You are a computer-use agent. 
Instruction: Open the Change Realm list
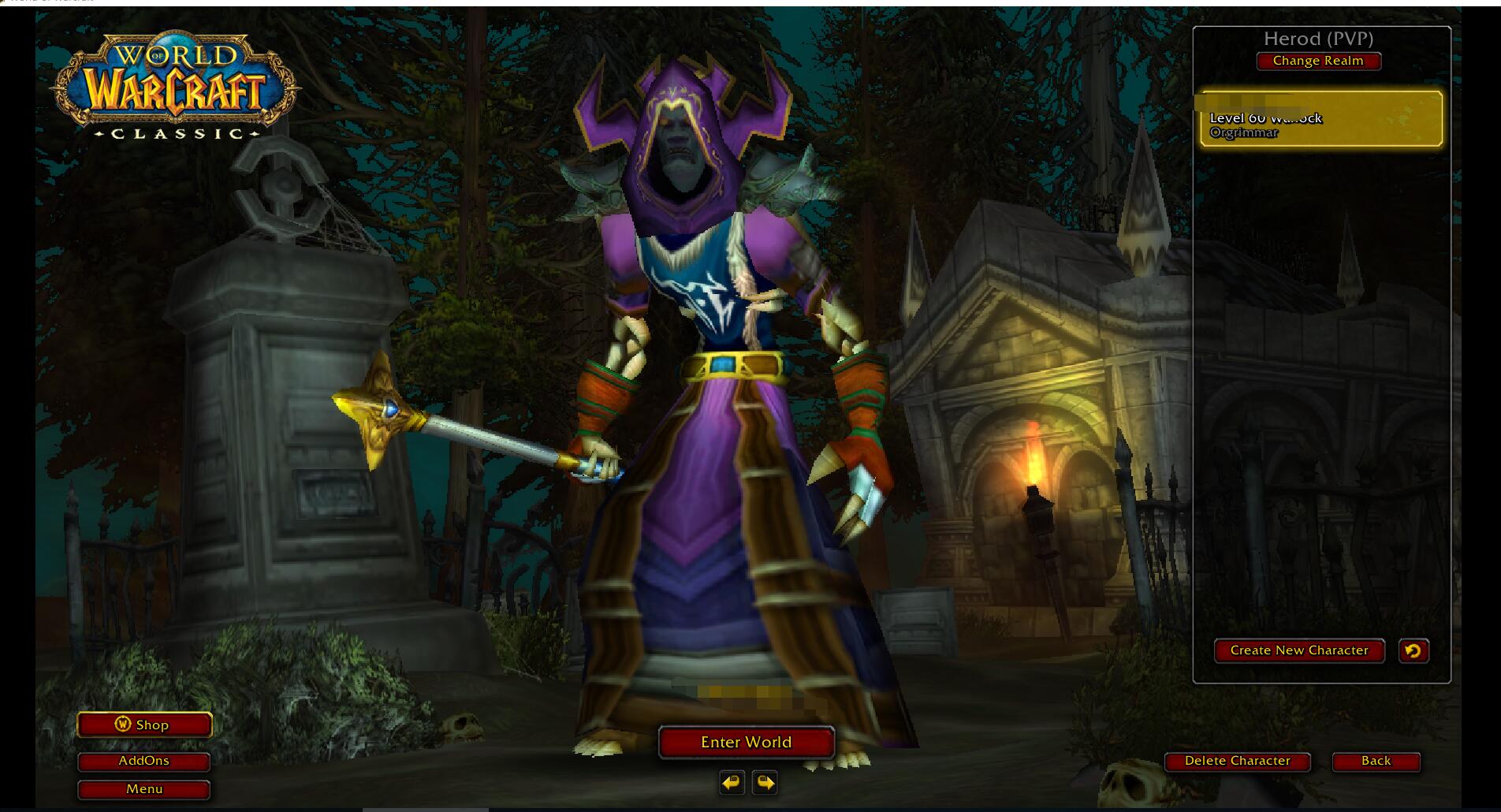coord(1318,61)
